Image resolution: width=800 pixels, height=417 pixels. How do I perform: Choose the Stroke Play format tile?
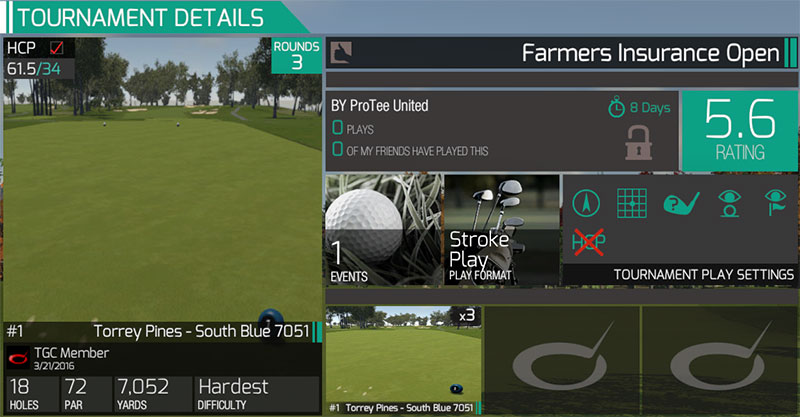pyautogui.click(x=501, y=230)
